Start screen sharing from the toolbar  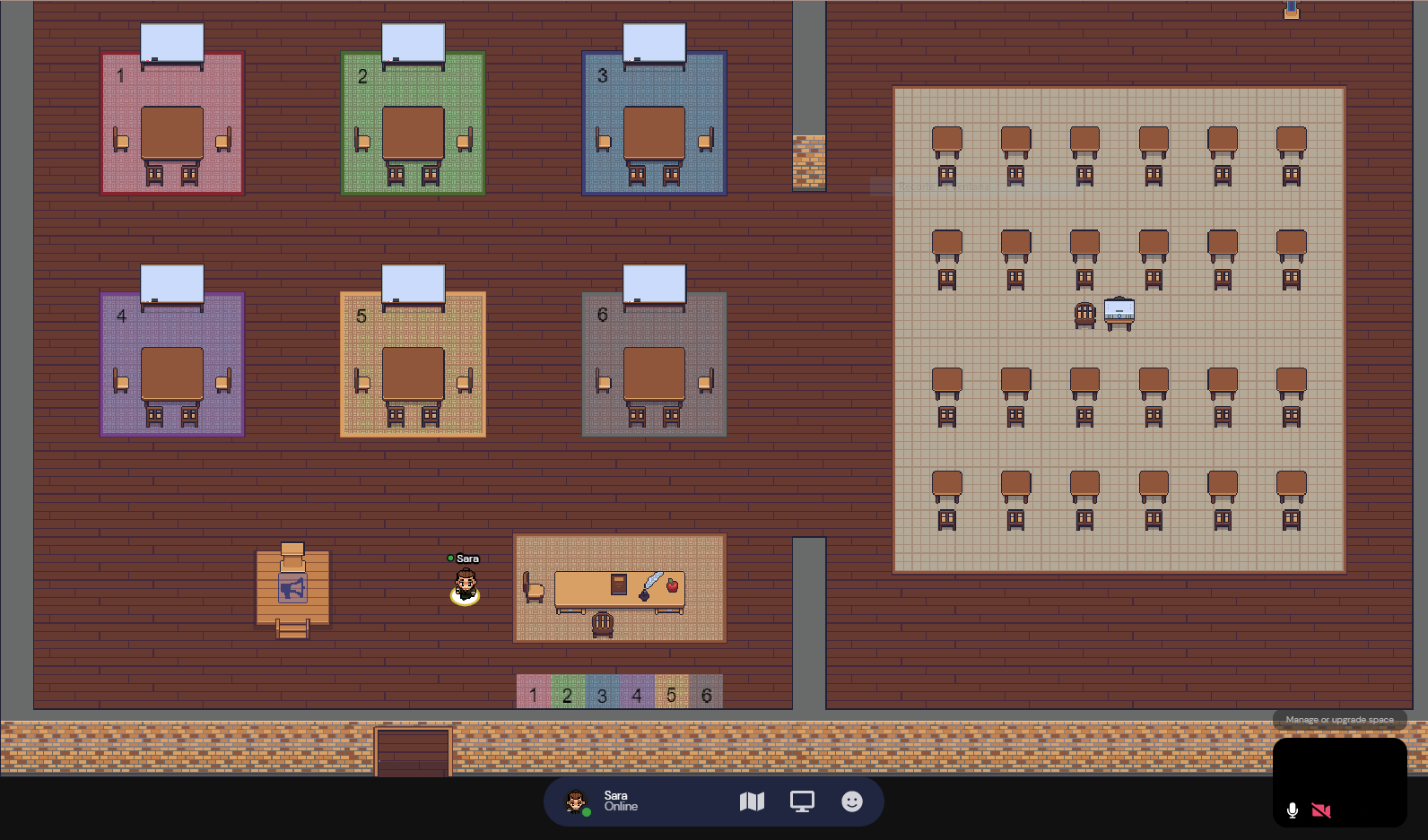pos(801,801)
